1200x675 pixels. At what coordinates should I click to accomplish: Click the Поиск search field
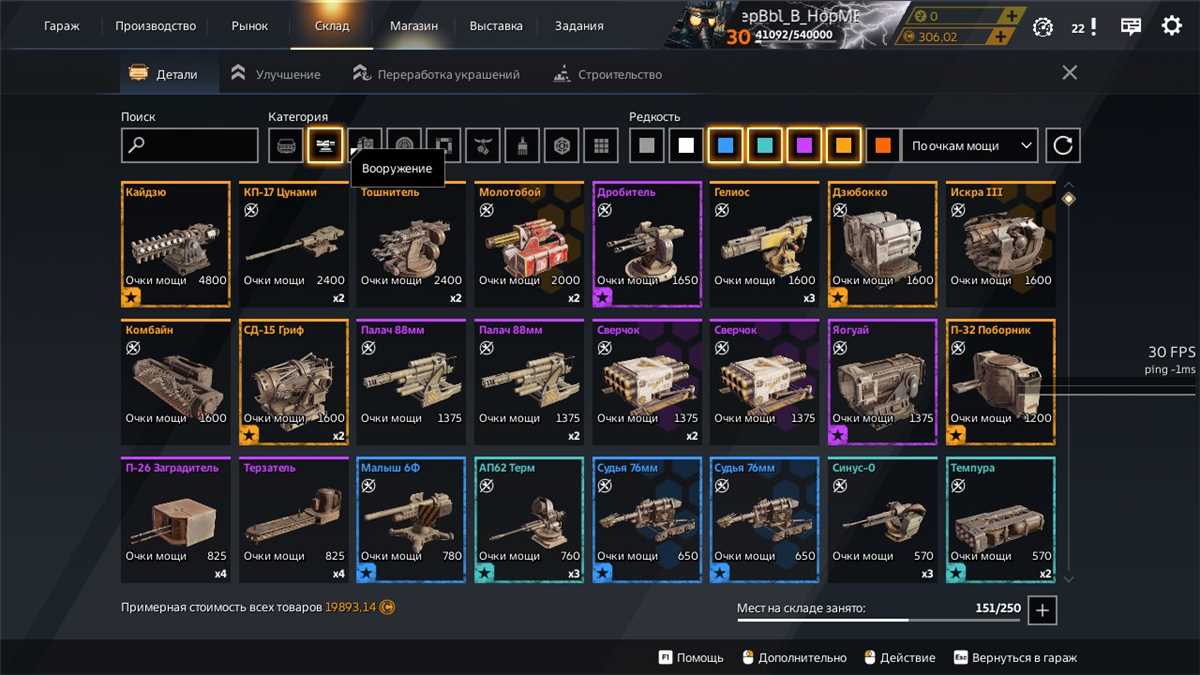point(190,146)
